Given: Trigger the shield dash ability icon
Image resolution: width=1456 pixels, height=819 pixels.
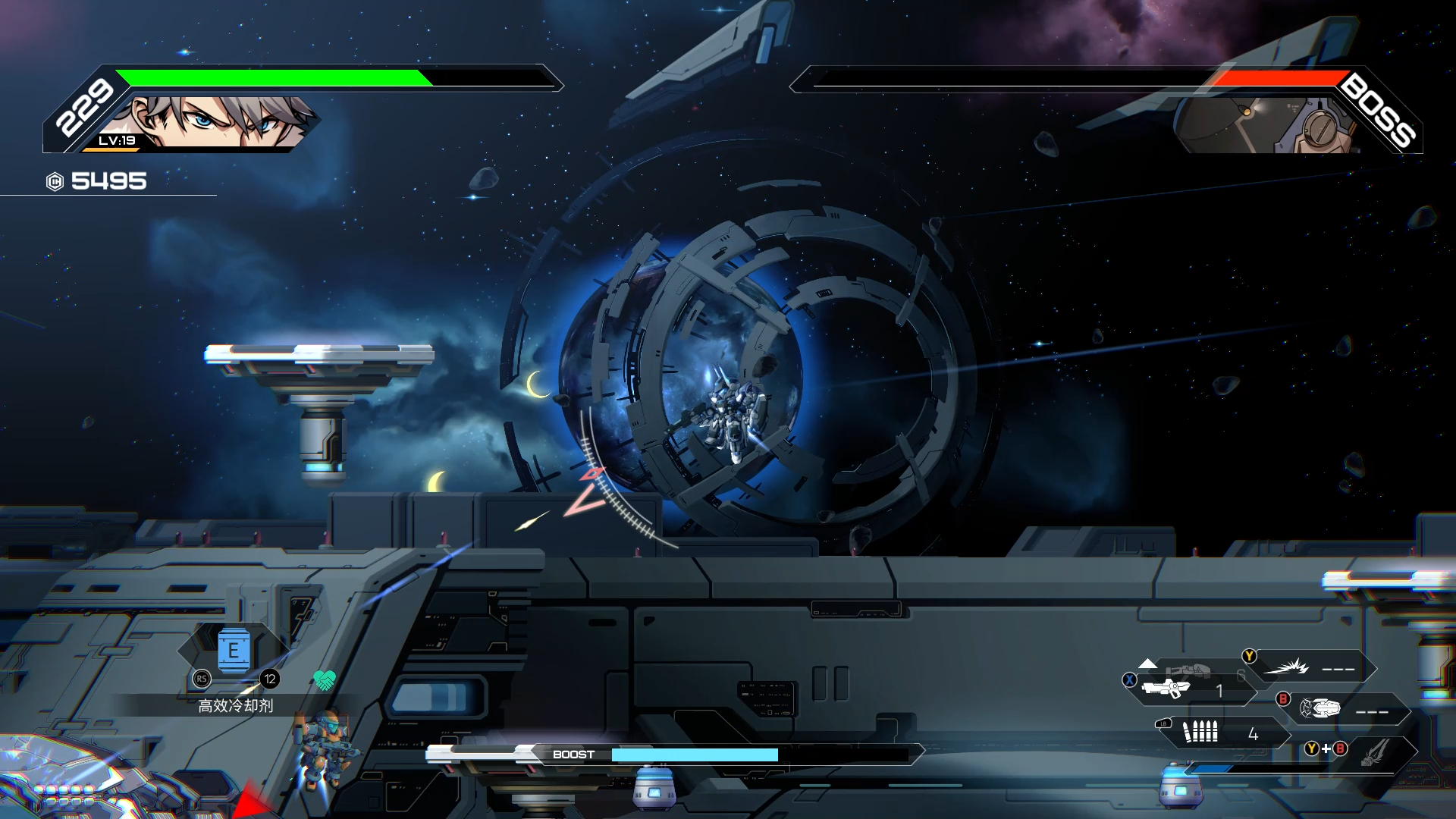Looking at the screenshot, I should click(x=1320, y=709).
